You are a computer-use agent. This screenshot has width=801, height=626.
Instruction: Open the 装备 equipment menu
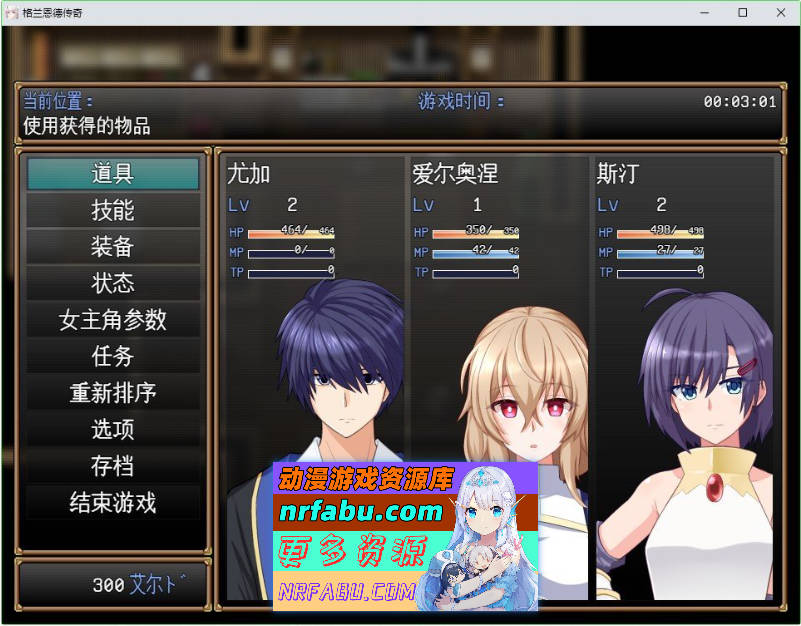click(113, 247)
